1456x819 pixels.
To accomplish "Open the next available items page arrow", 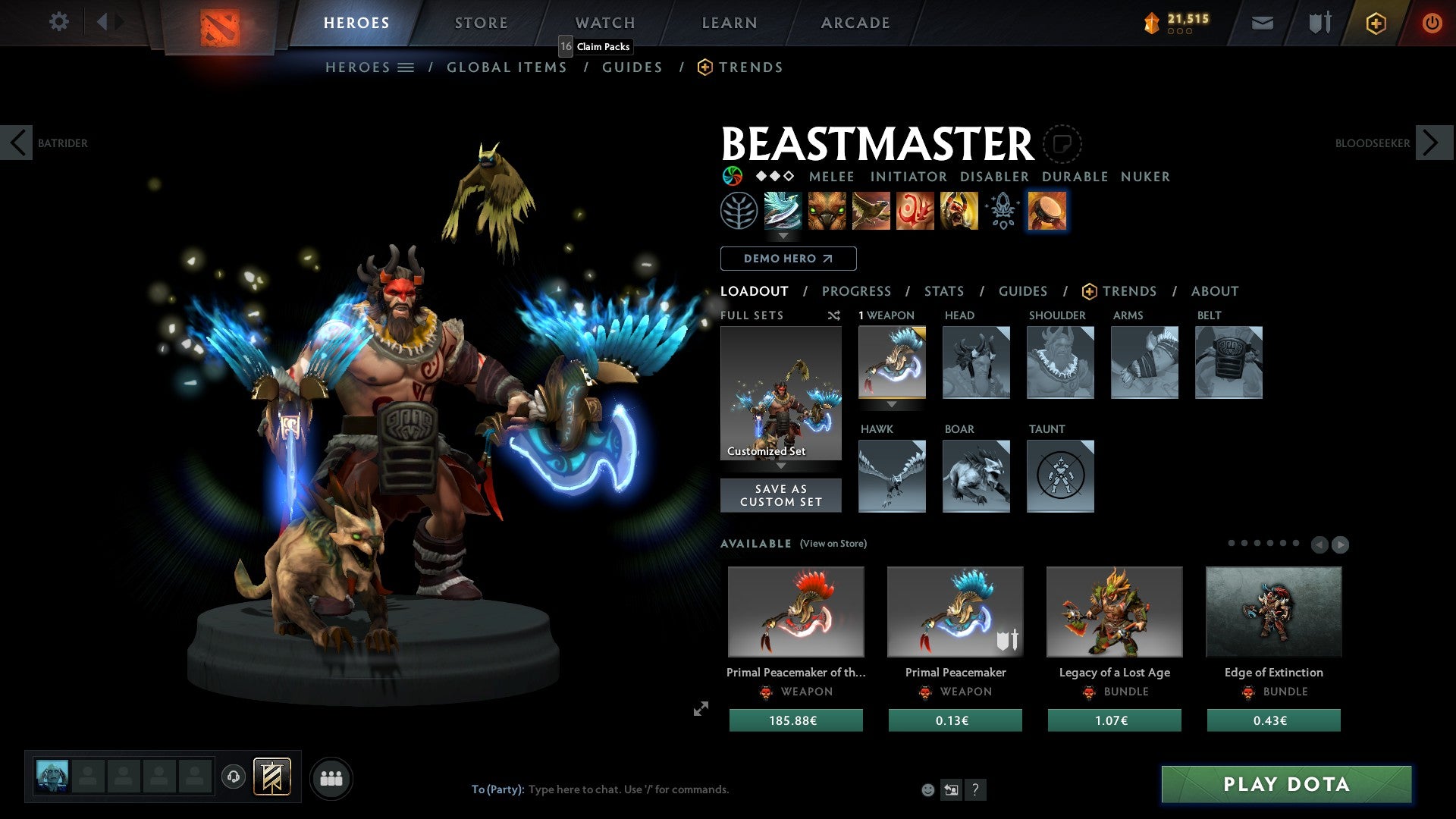I will point(1340,544).
